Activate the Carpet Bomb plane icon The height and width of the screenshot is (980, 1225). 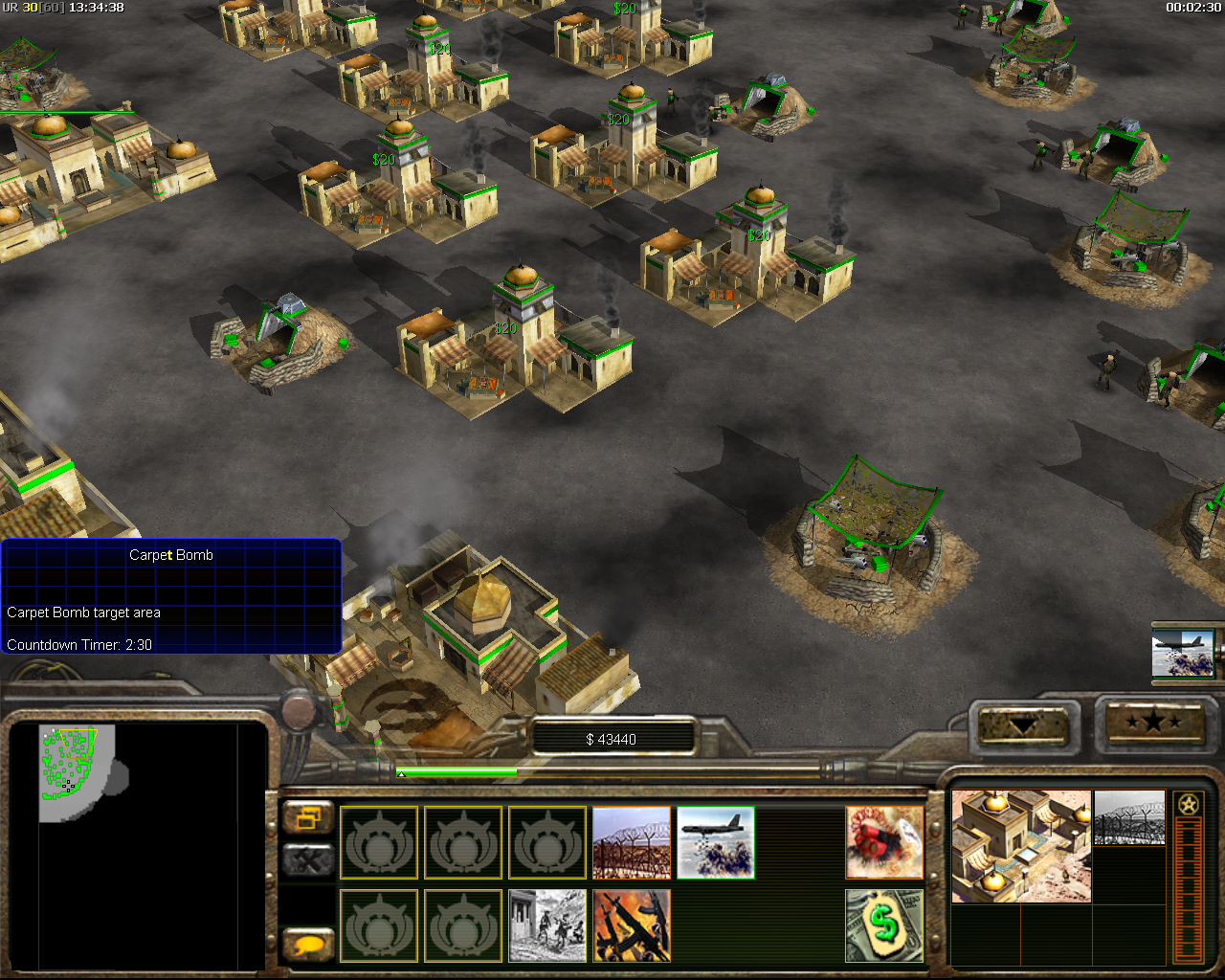(716, 842)
